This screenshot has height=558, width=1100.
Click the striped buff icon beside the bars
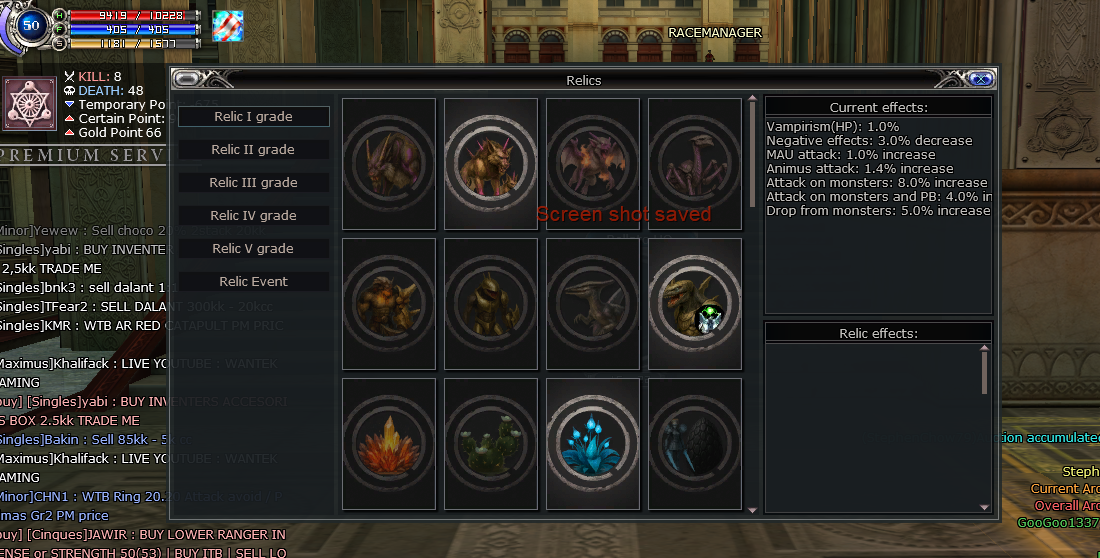click(x=228, y=26)
